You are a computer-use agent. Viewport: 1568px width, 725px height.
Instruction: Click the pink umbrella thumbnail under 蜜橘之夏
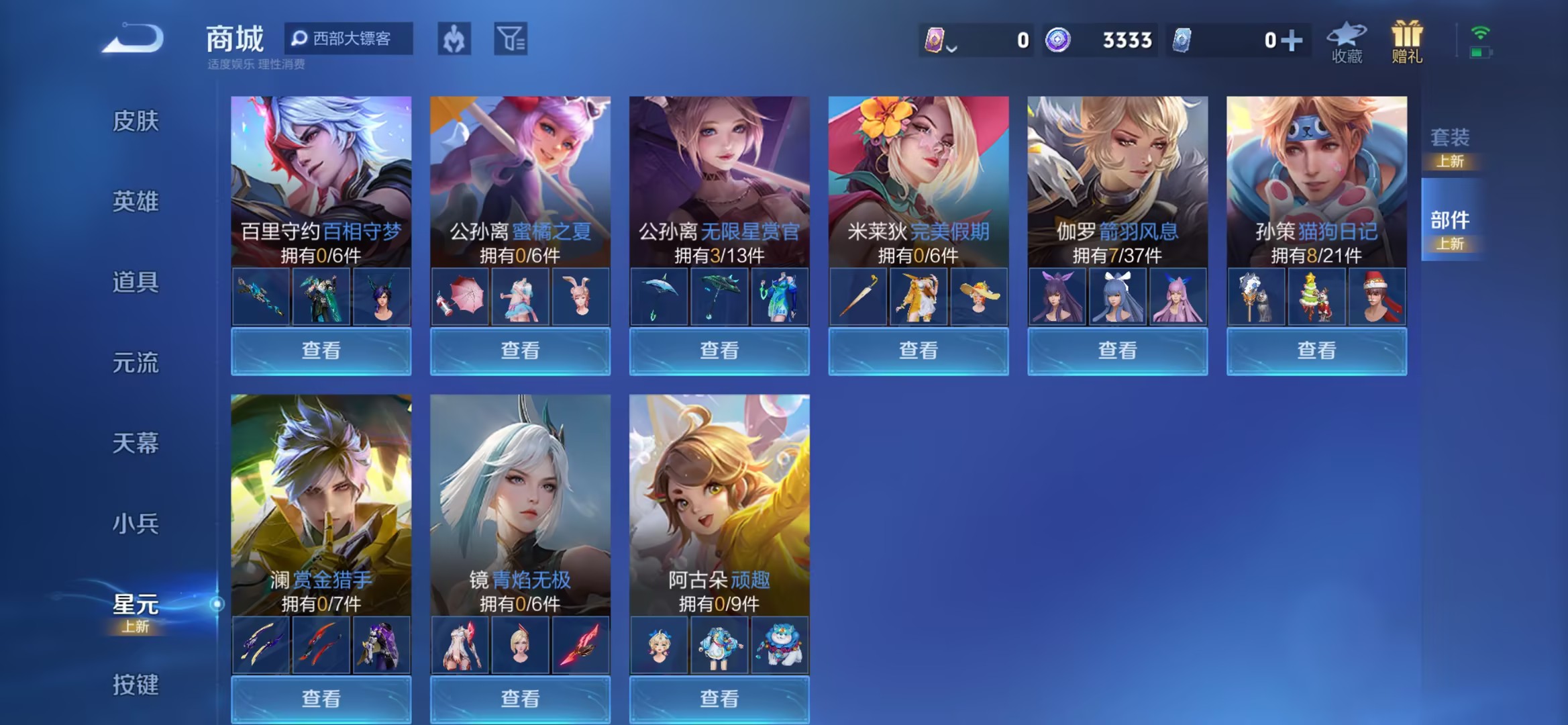click(460, 295)
